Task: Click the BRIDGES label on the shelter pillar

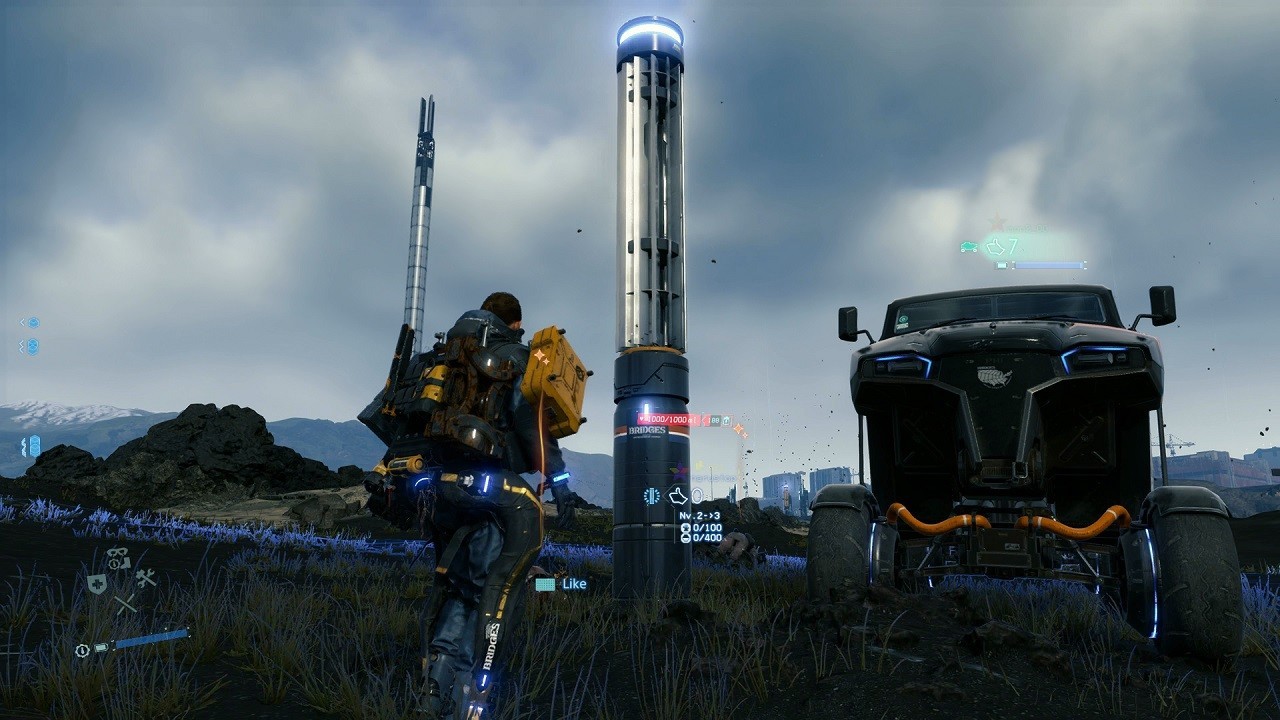Action: pyautogui.click(x=648, y=429)
